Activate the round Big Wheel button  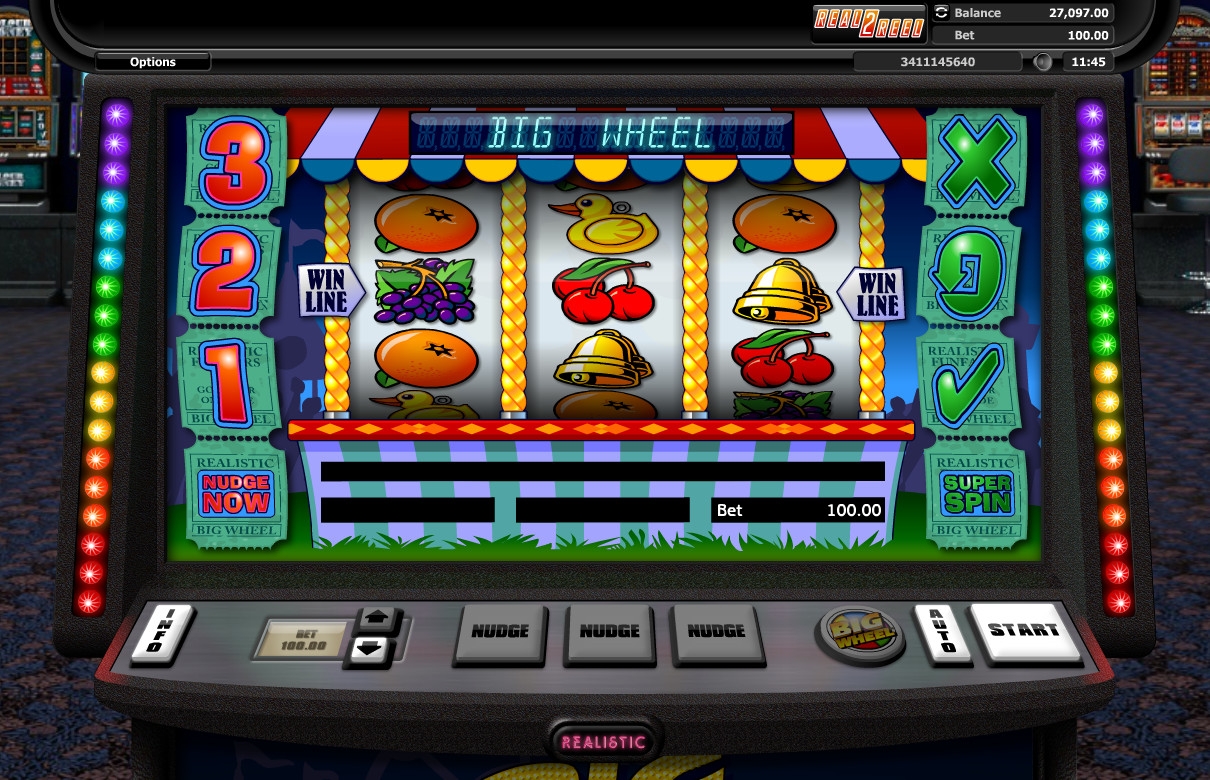860,634
